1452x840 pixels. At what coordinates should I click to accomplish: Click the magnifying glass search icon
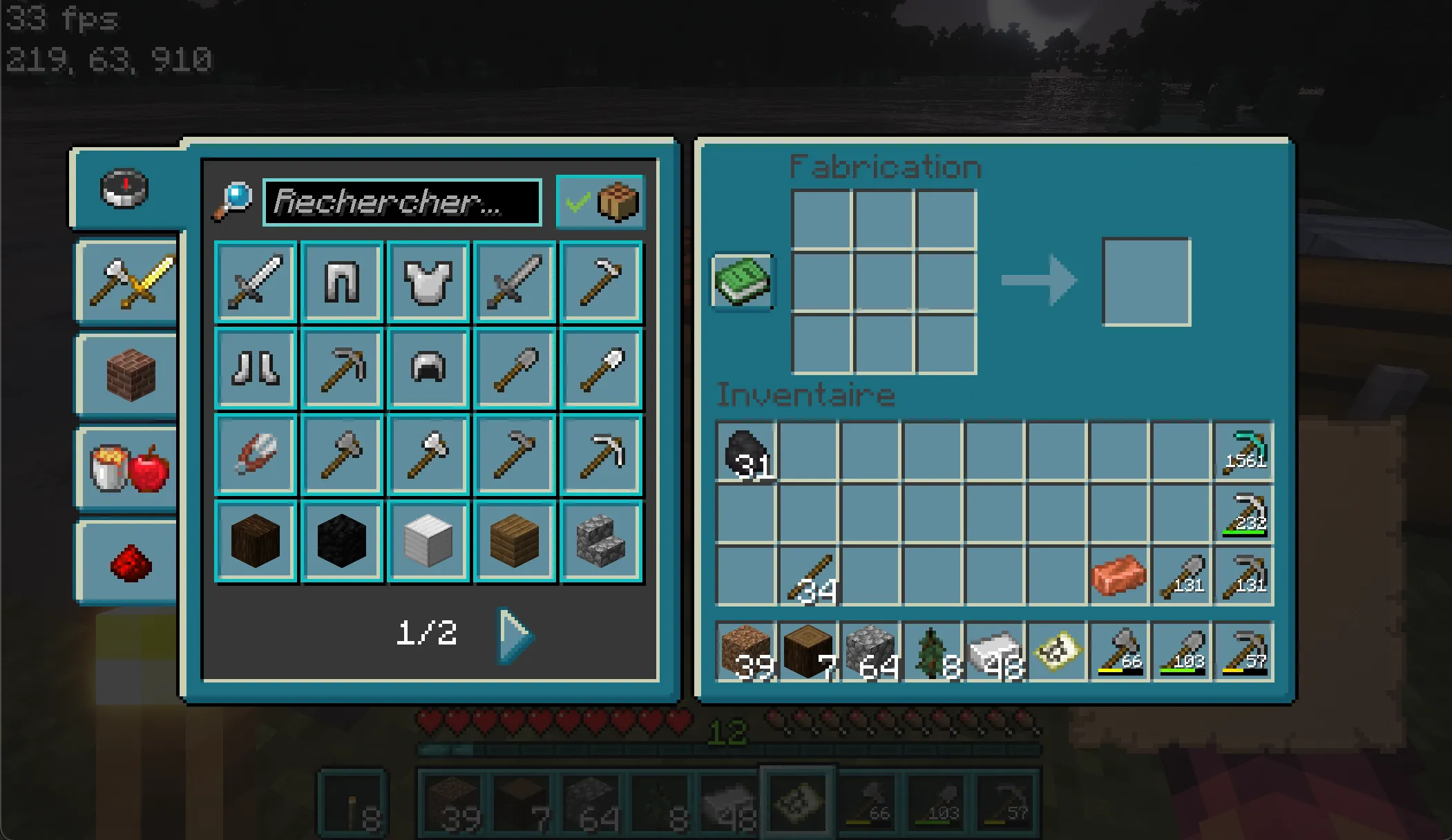(x=233, y=200)
